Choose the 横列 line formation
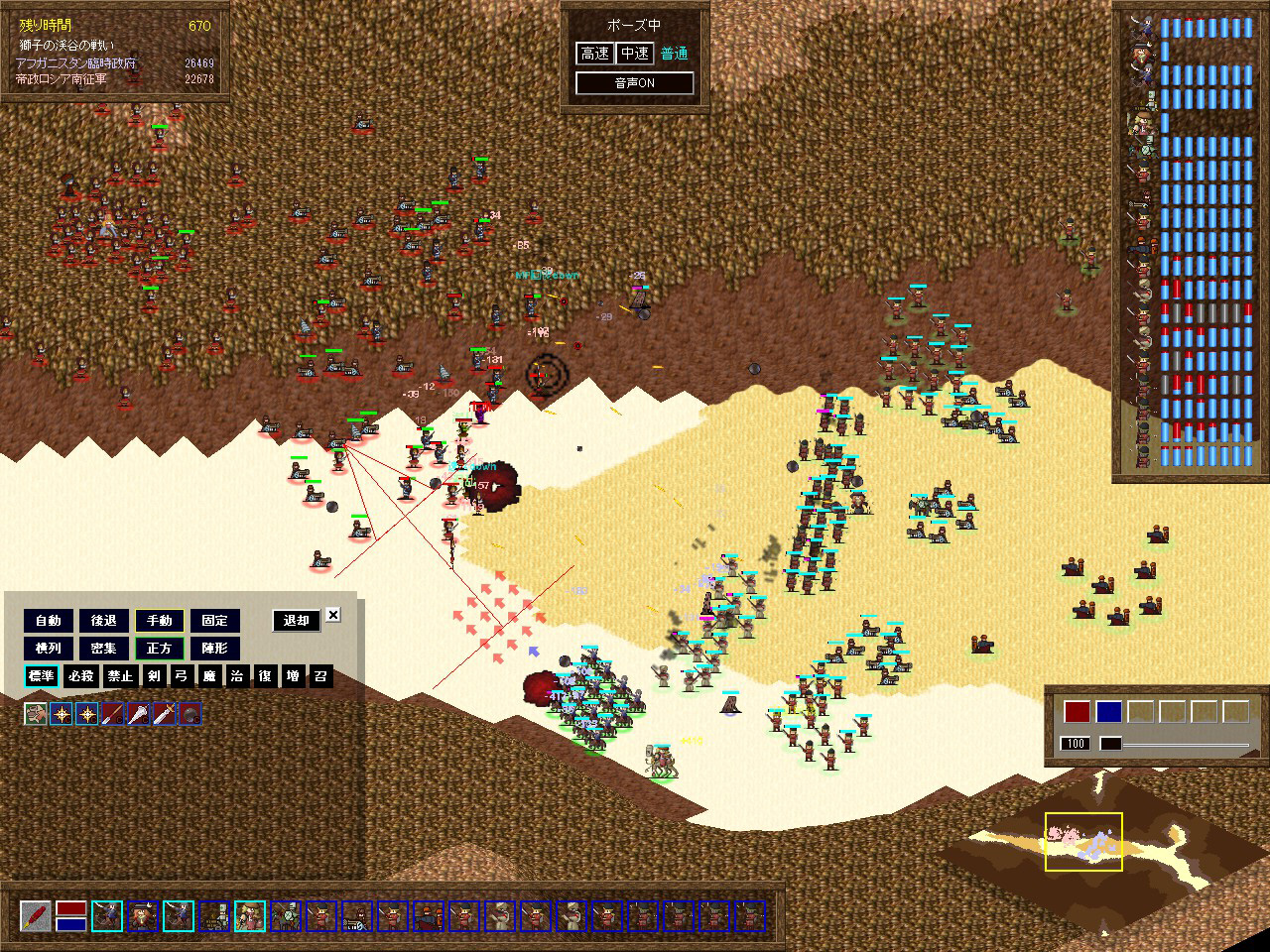Viewport: 1270px width, 952px height. tap(49, 649)
